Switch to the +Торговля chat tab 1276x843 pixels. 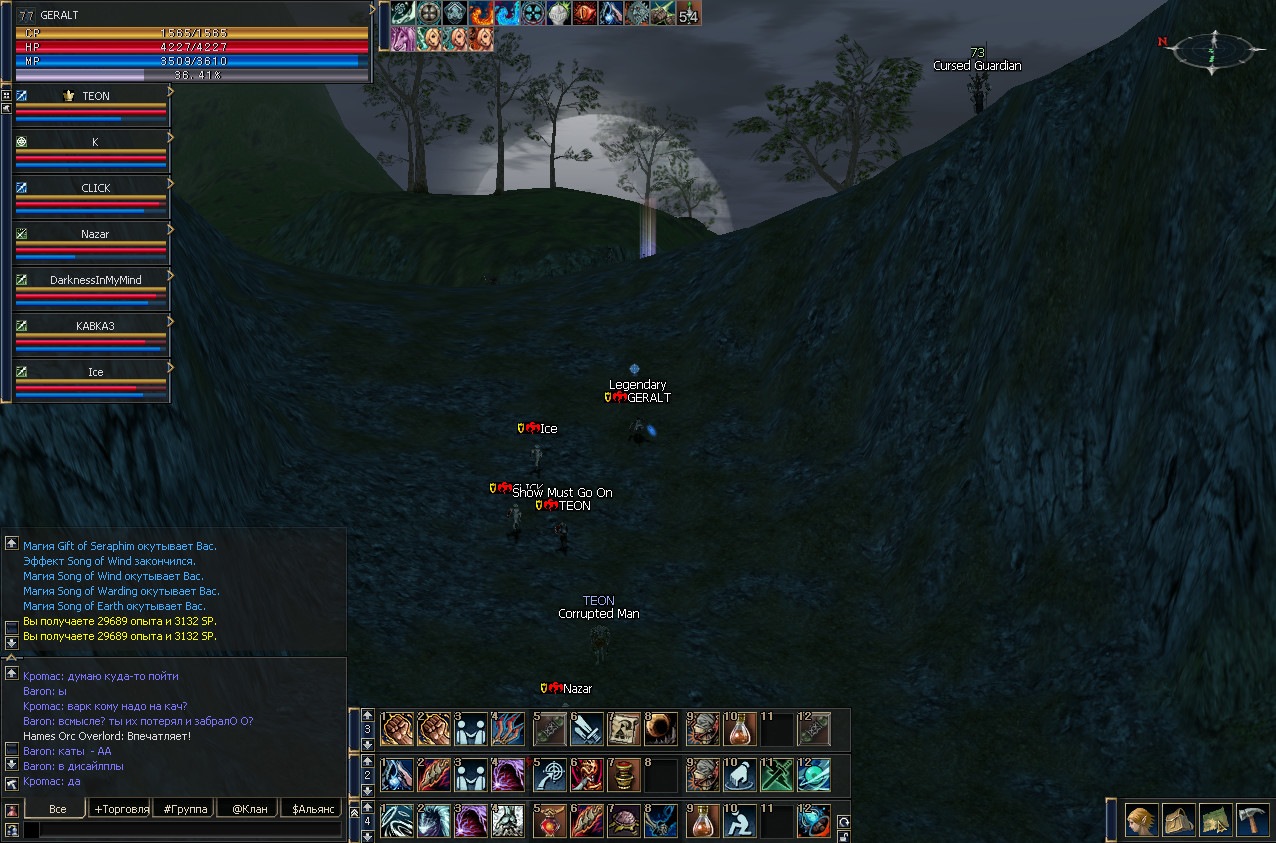121,808
